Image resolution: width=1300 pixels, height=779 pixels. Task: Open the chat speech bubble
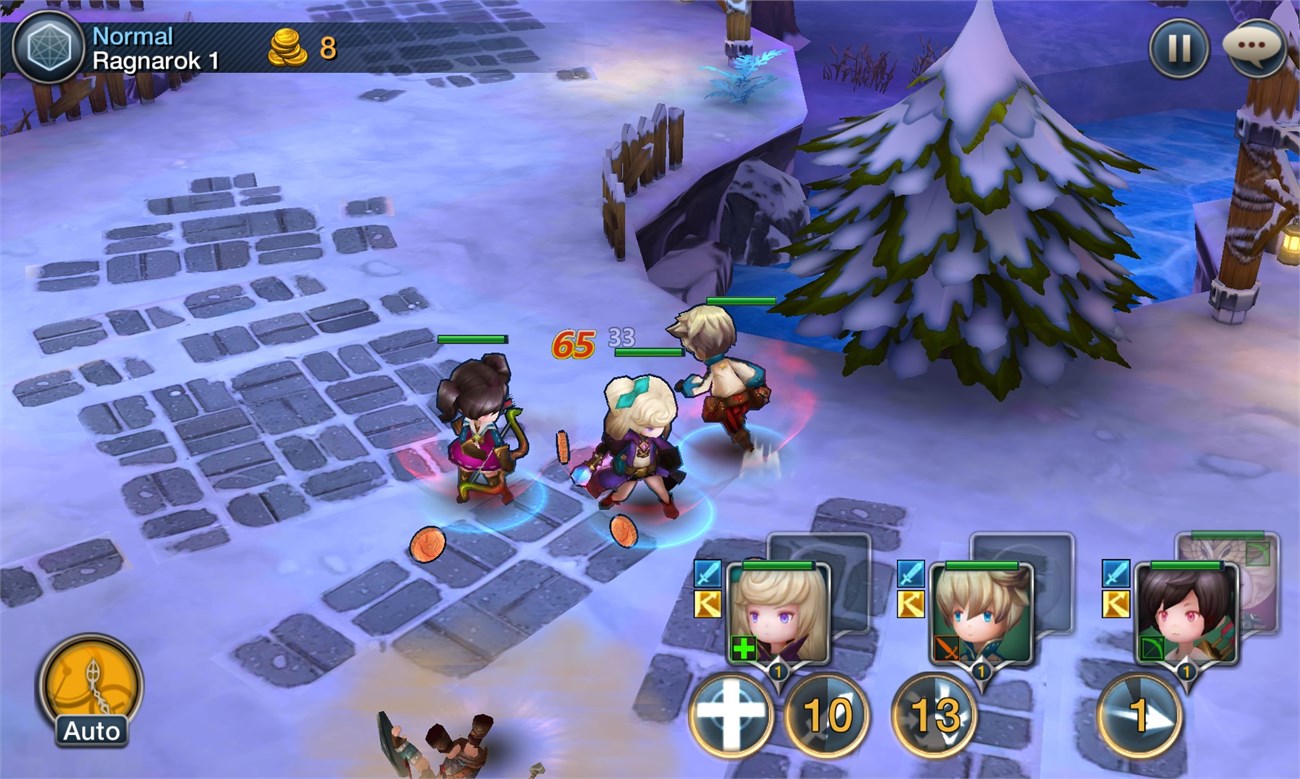click(x=1254, y=48)
